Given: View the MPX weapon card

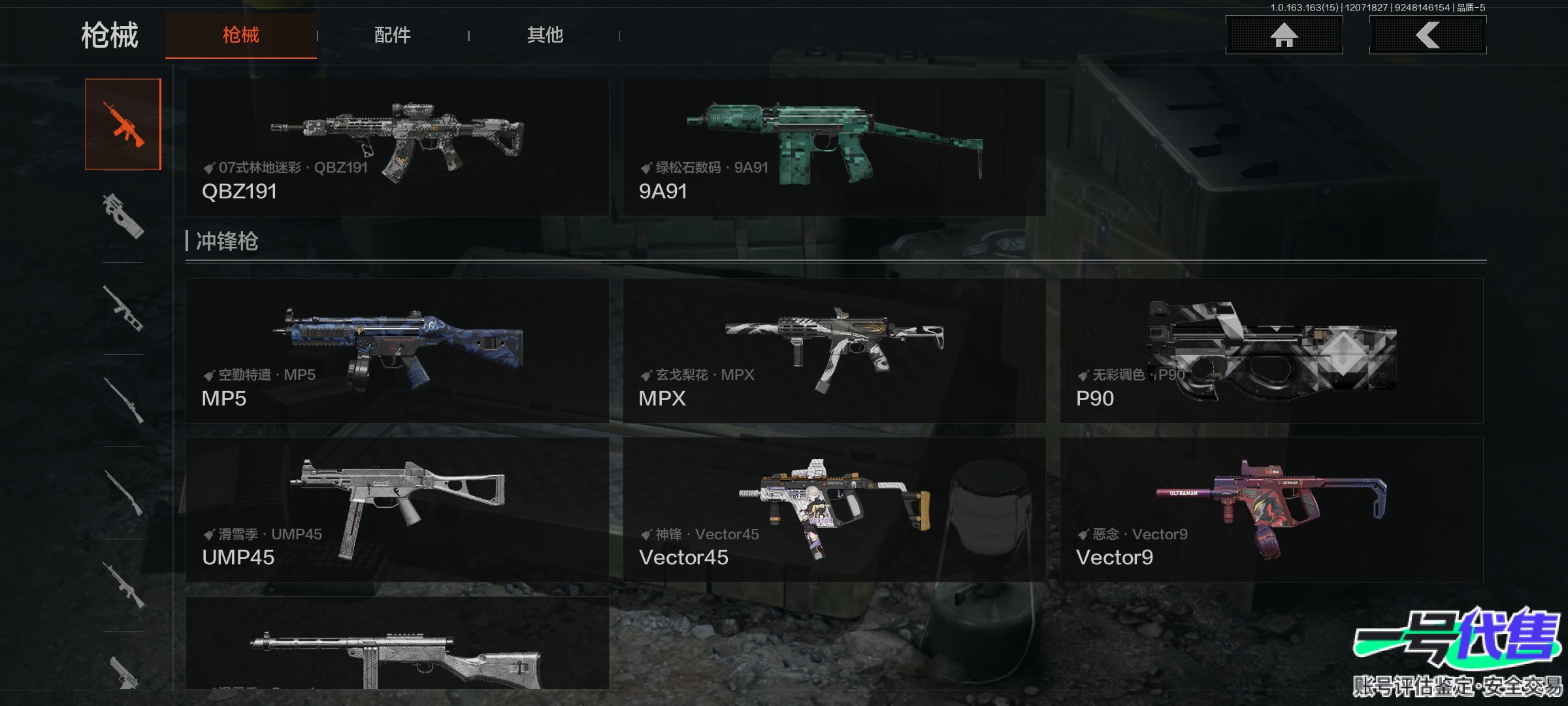Looking at the screenshot, I should pyautogui.click(x=834, y=350).
